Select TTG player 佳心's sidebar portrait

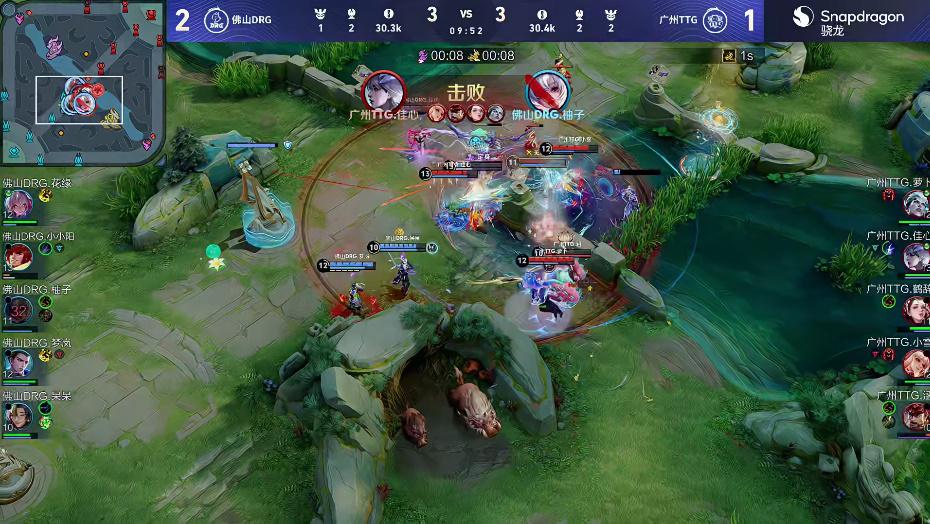pos(914,257)
